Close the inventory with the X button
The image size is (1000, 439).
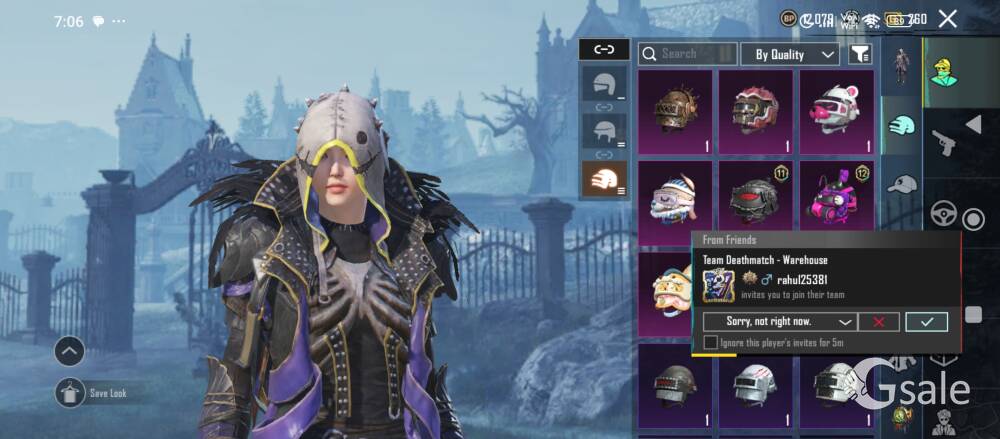click(x=947, y=18)
